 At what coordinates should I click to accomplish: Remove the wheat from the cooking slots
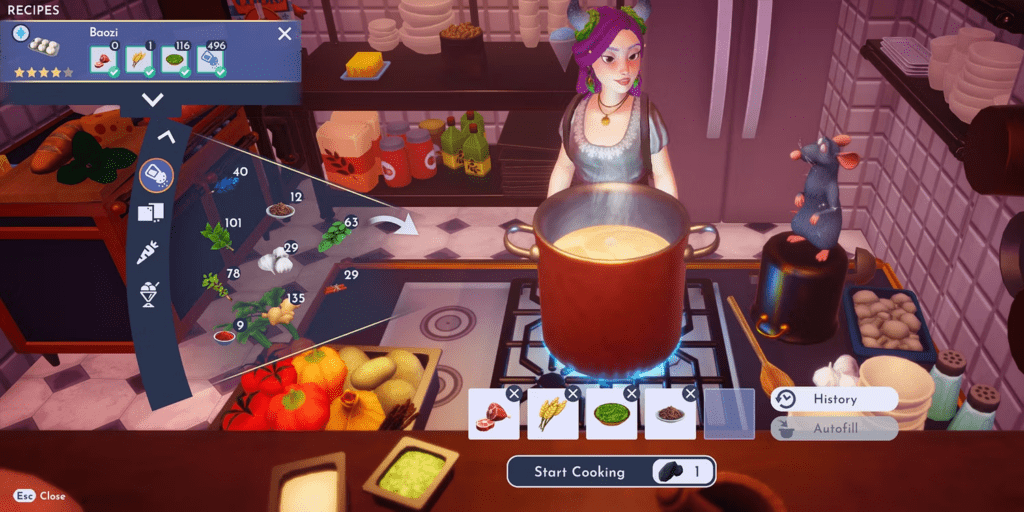pyautogui.click(x=572, y=394)
